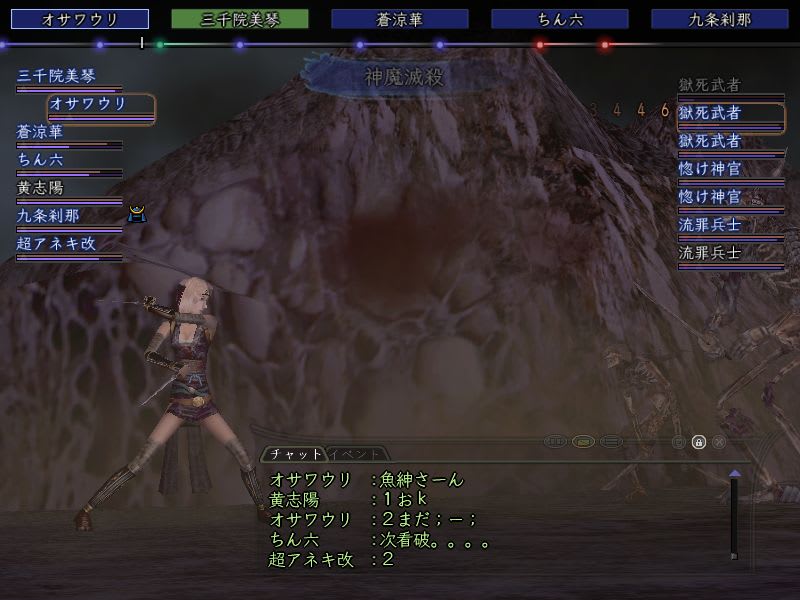800x600 pixels.
Task: Select ちん六 in the left party list
Action: click(x=40, y=159)
